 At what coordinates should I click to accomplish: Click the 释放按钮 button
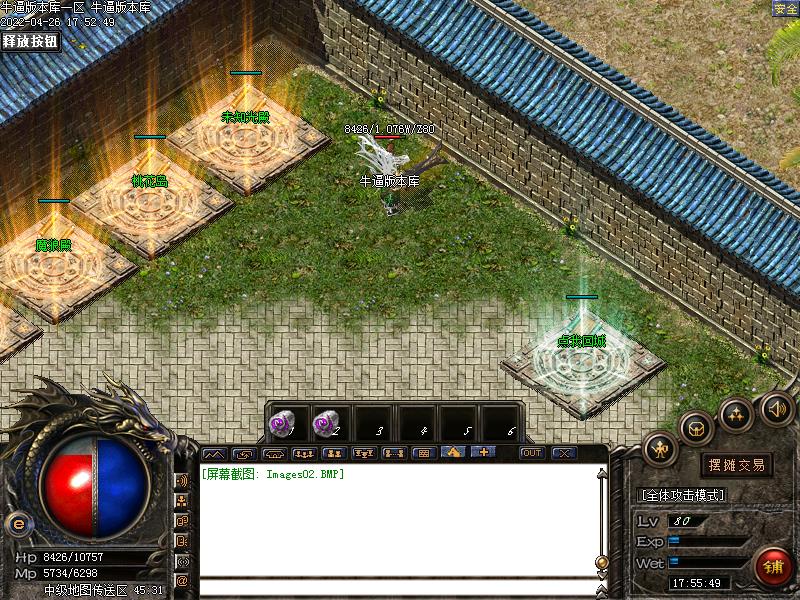(30, 41)
